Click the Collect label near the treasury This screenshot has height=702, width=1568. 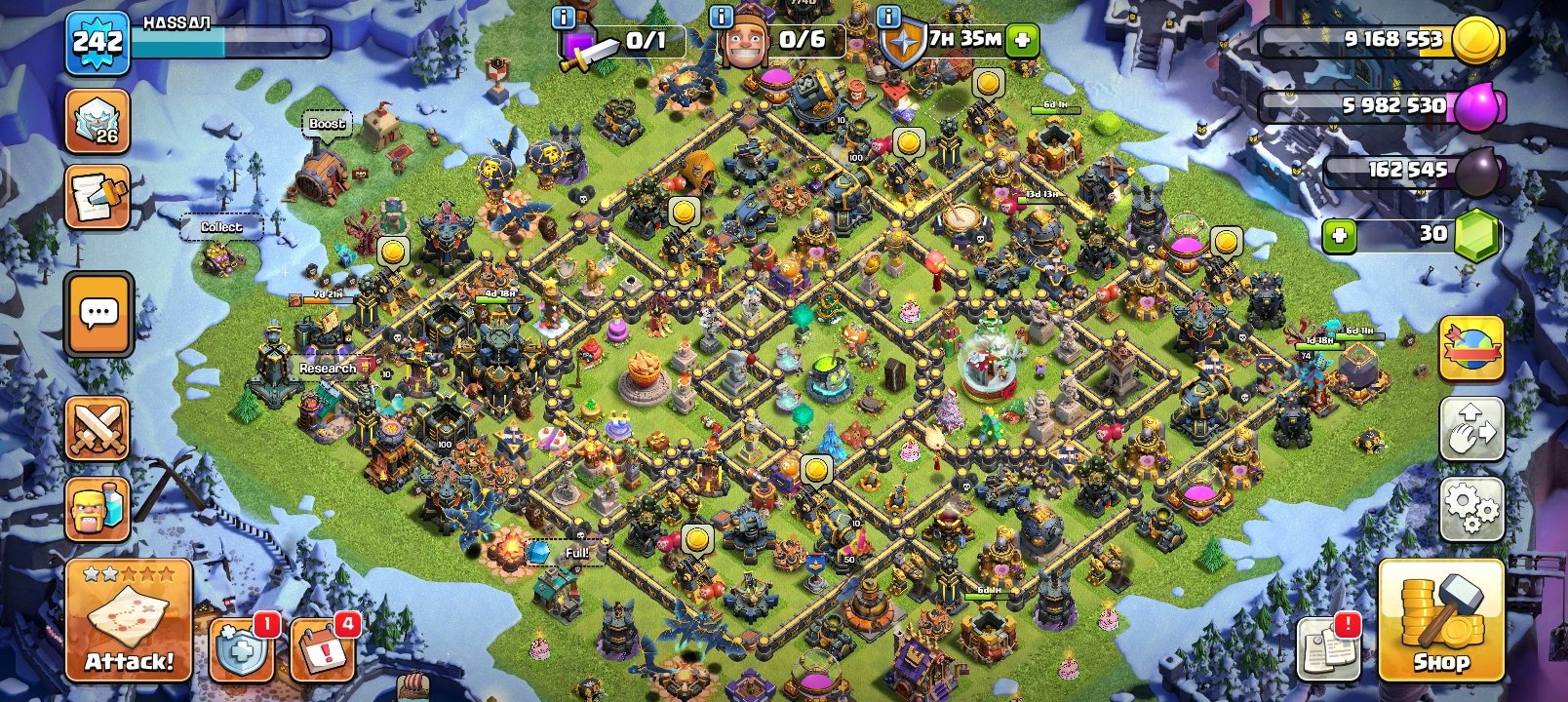pyautogui.click(x=222, y=226)
